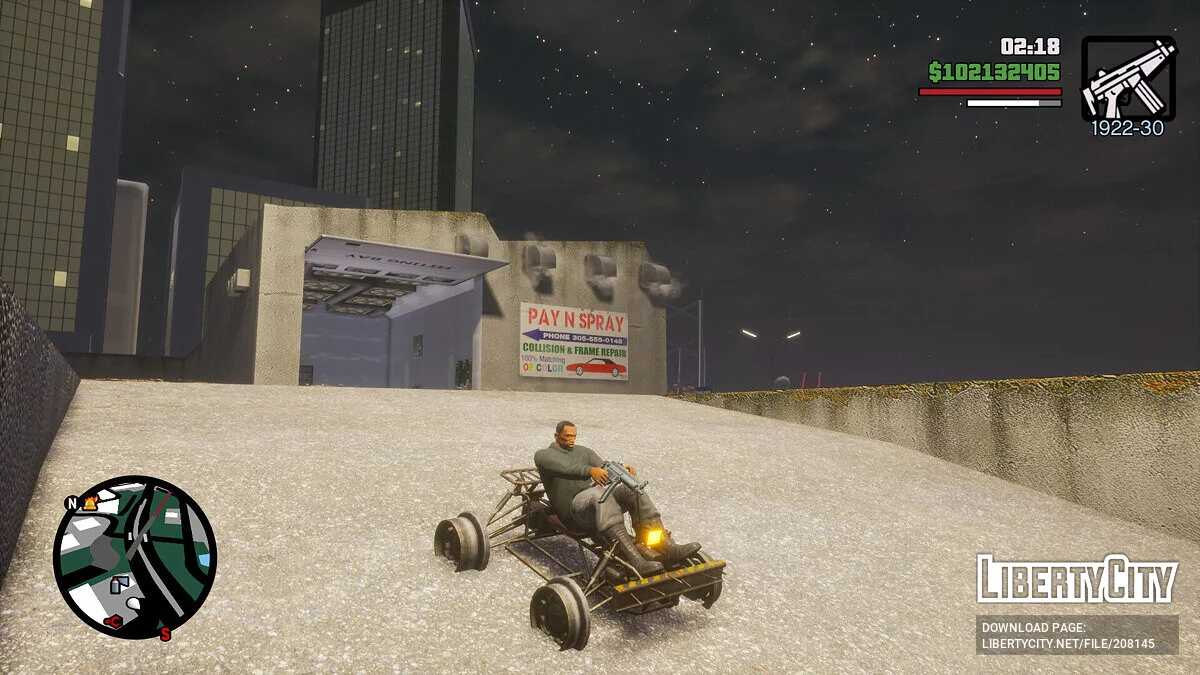The image size is (1200, 675).
Task: Follow the libertycity.net download page link
Action: point(1076,635)
